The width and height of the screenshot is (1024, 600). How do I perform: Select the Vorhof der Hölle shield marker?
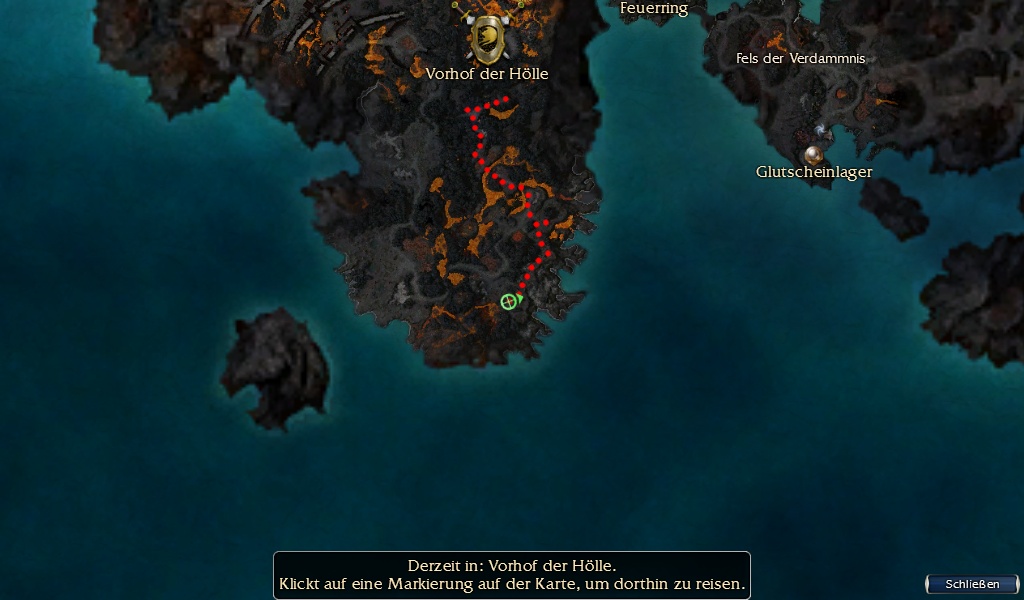[487, 39]
